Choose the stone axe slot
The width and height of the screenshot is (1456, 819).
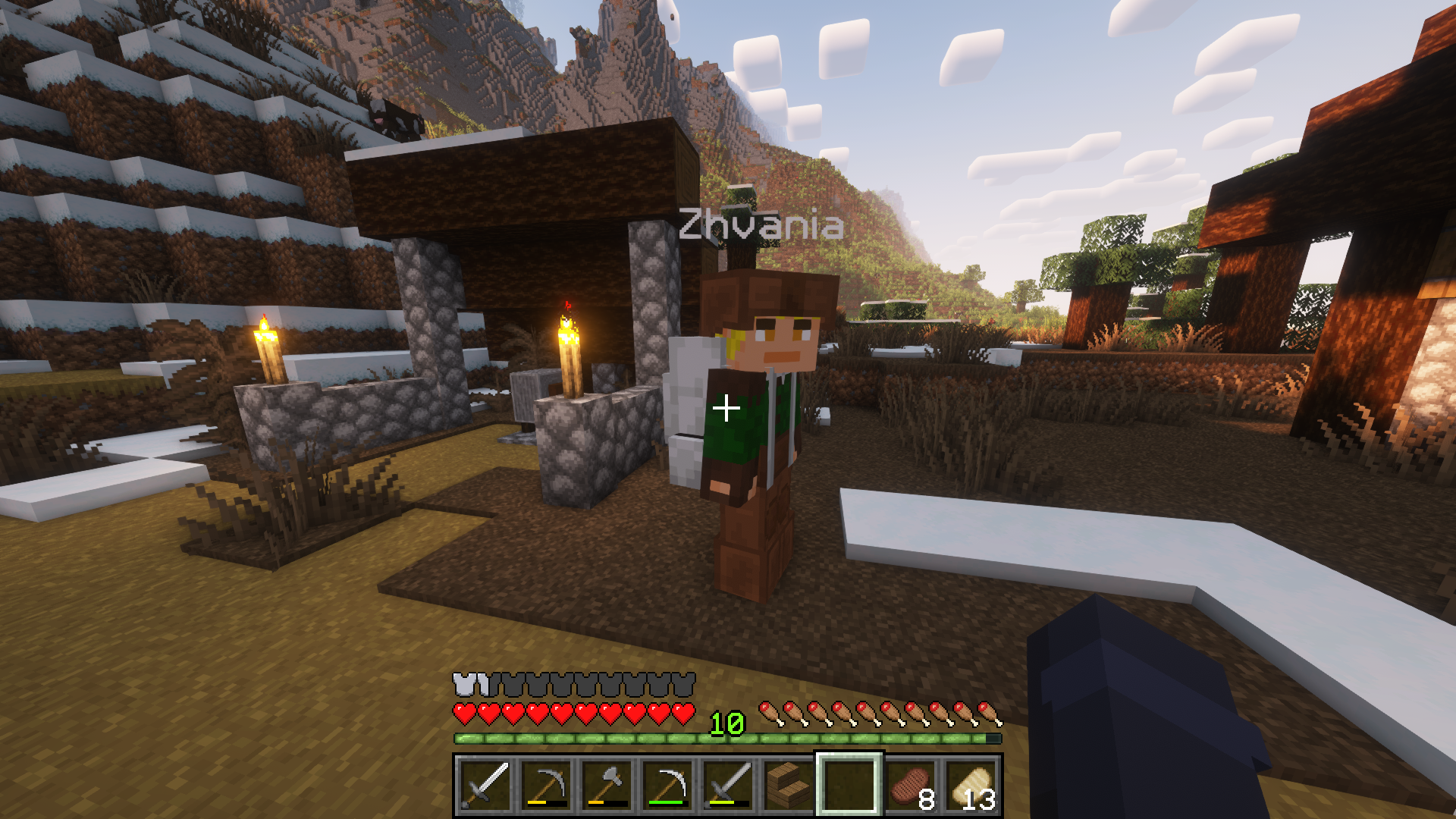(607, 784)
